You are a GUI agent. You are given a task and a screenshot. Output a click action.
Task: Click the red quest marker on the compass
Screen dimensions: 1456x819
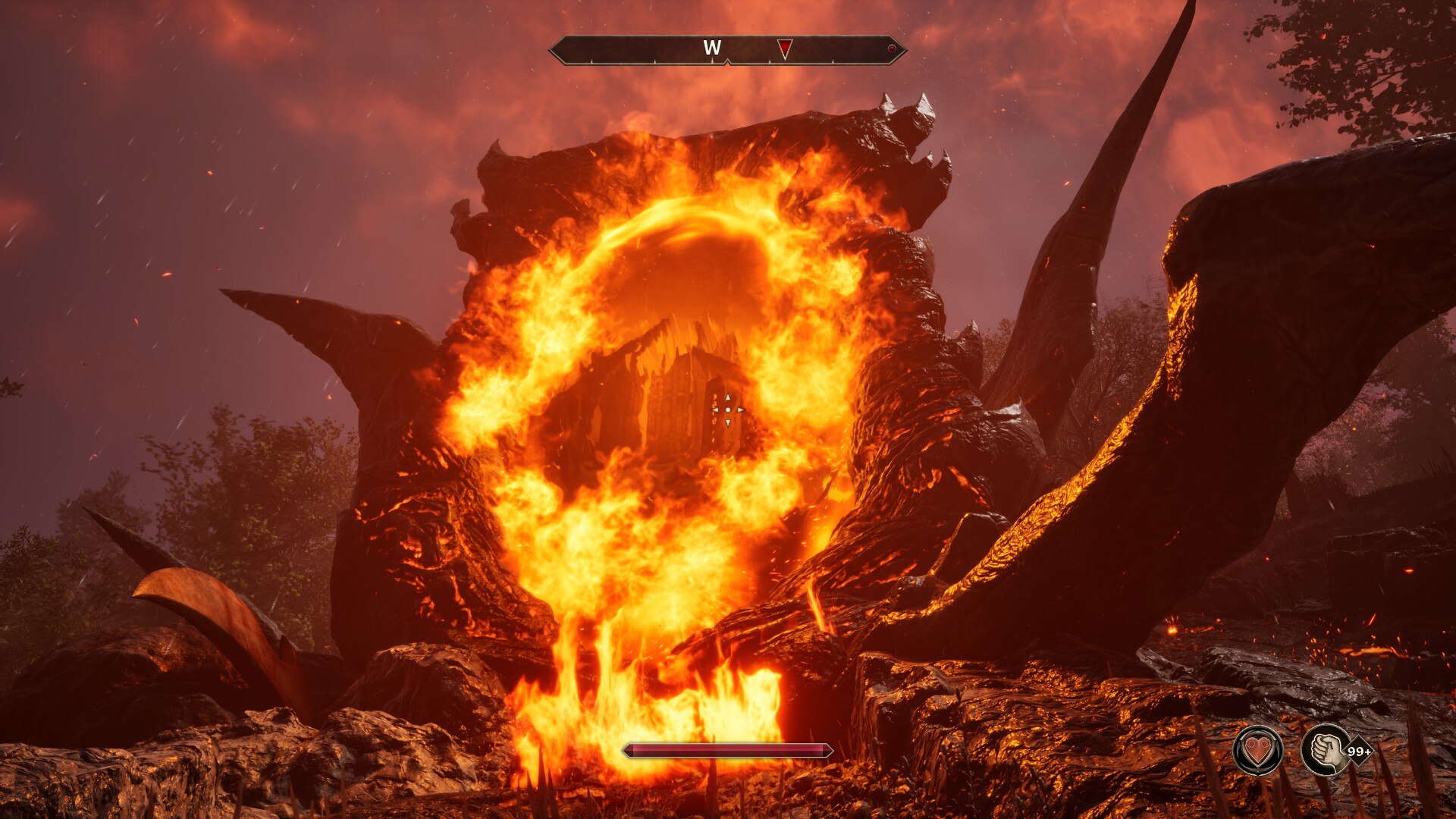tap(785, 49)
